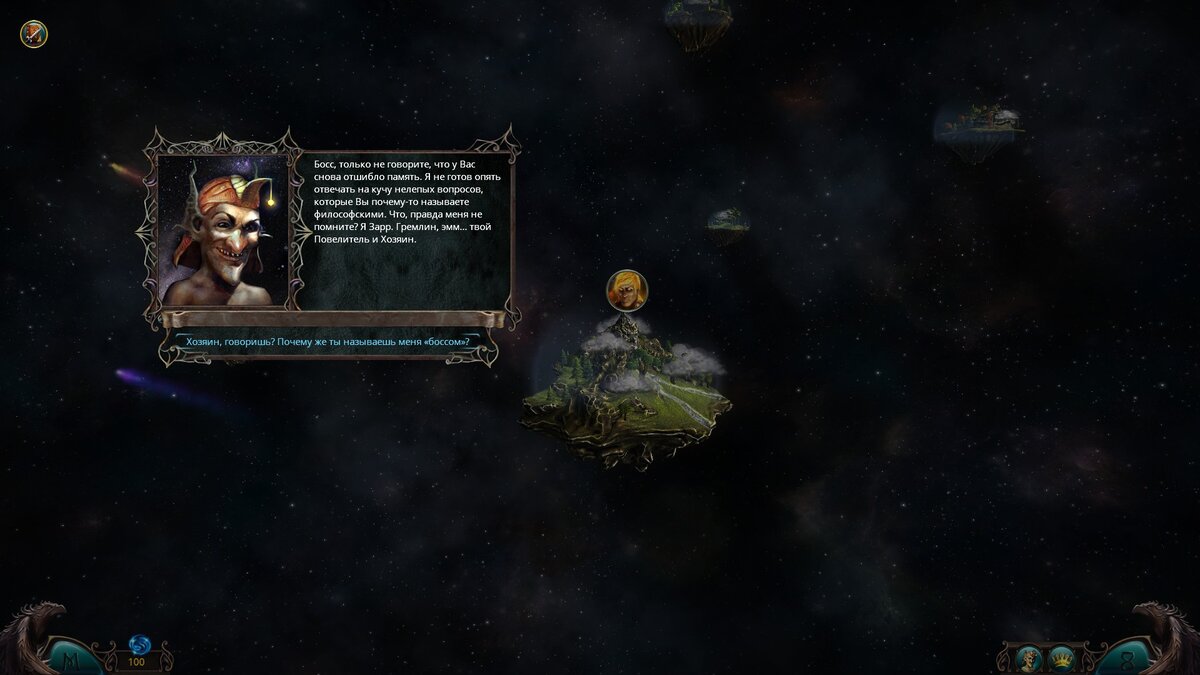Choose the reply asking why Zarr says «боссом»
The image size is (1200, 675).
[328, 342]
